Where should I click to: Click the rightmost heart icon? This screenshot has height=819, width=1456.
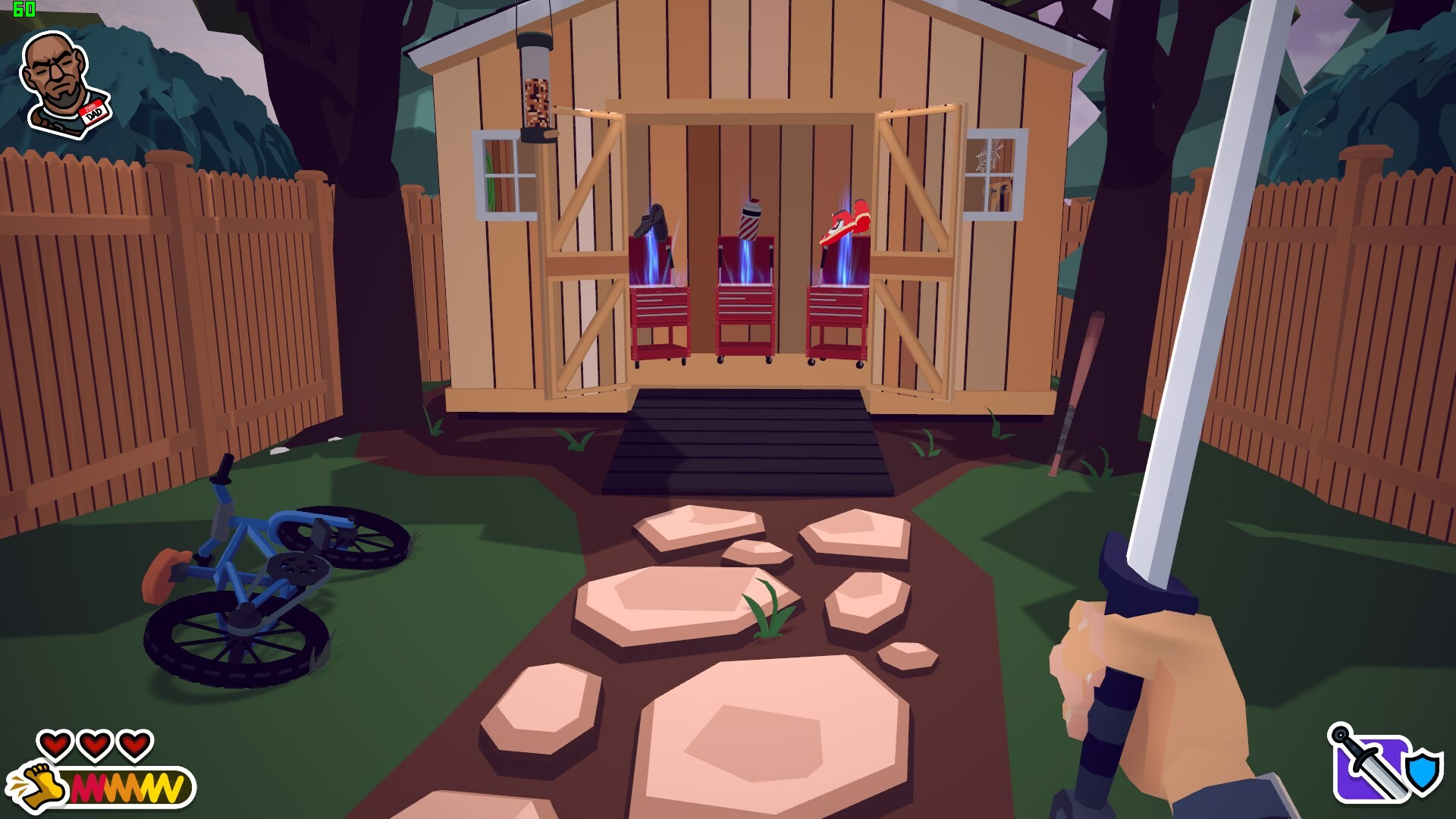point(134,745)
